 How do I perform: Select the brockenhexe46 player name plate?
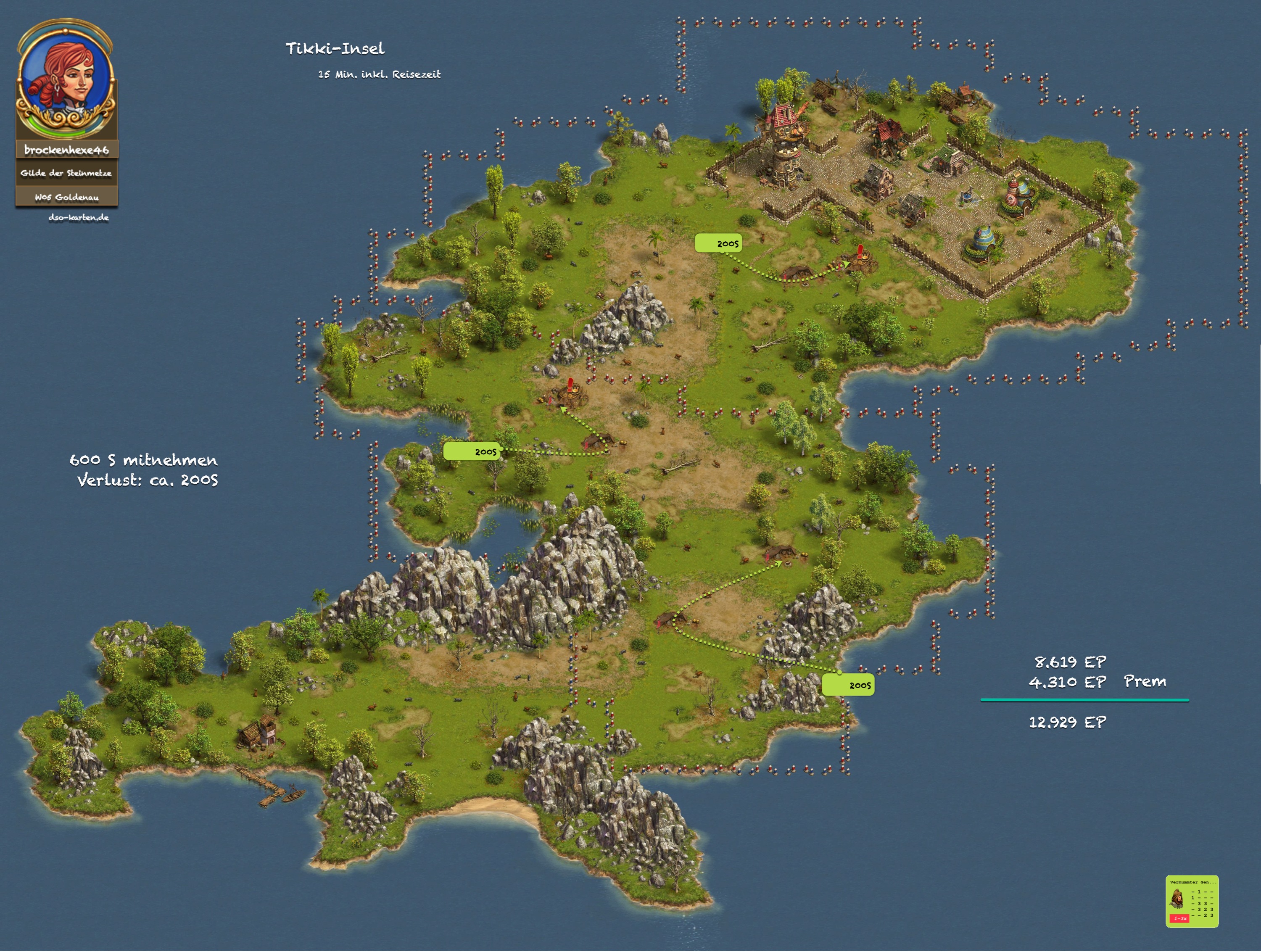(x=67, y=150)
